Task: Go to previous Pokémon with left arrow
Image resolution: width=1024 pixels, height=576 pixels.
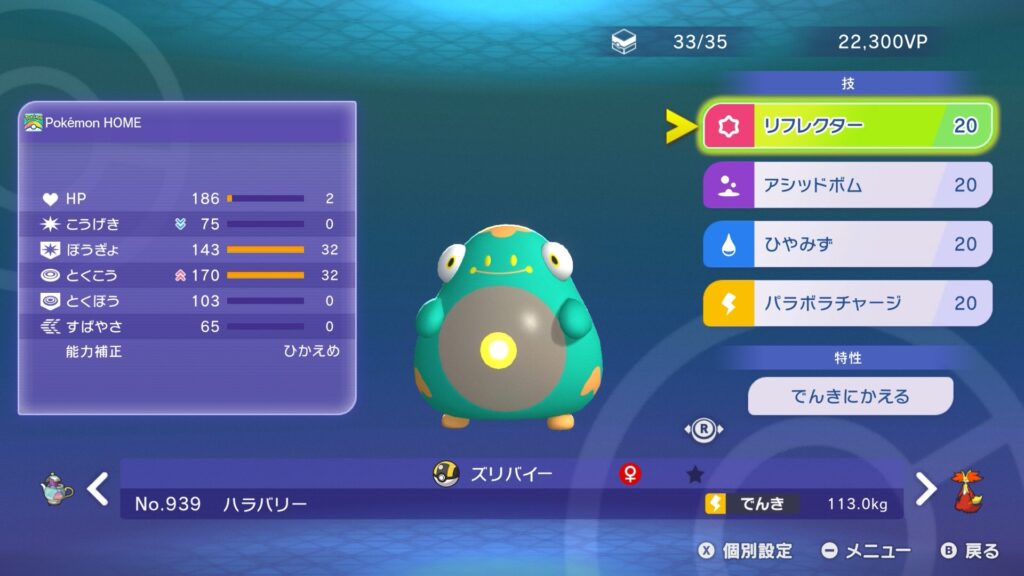Action: point(97,489)
